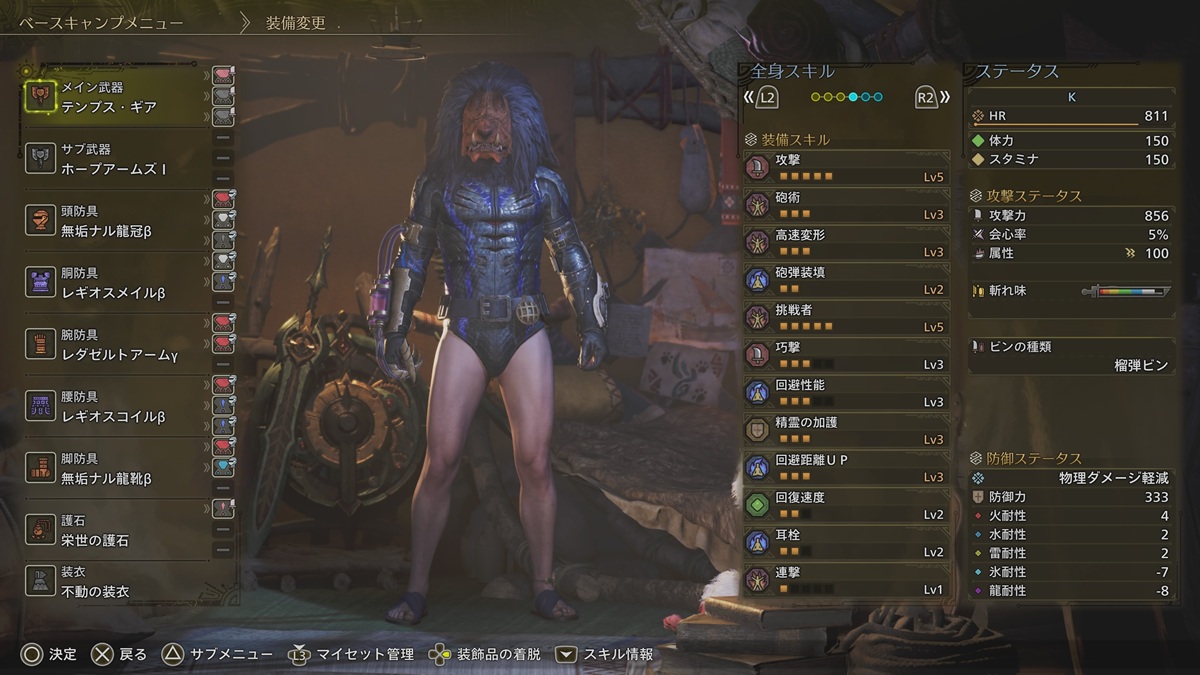Select main weapon テンプス・ギア
1200x675 pixels.
tap(115, 98)
